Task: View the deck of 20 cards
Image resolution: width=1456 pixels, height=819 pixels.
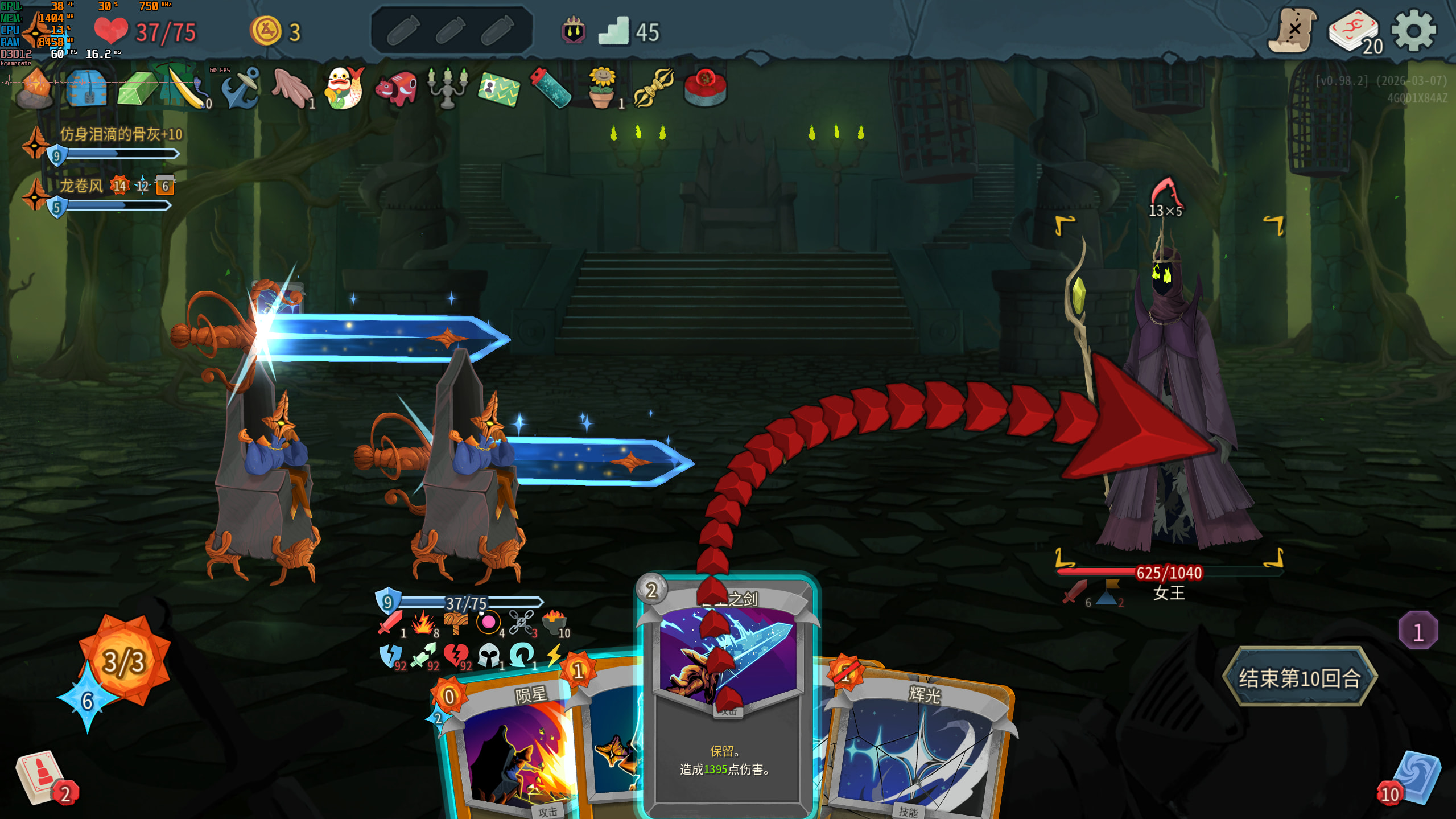Action: point(1354,32)
